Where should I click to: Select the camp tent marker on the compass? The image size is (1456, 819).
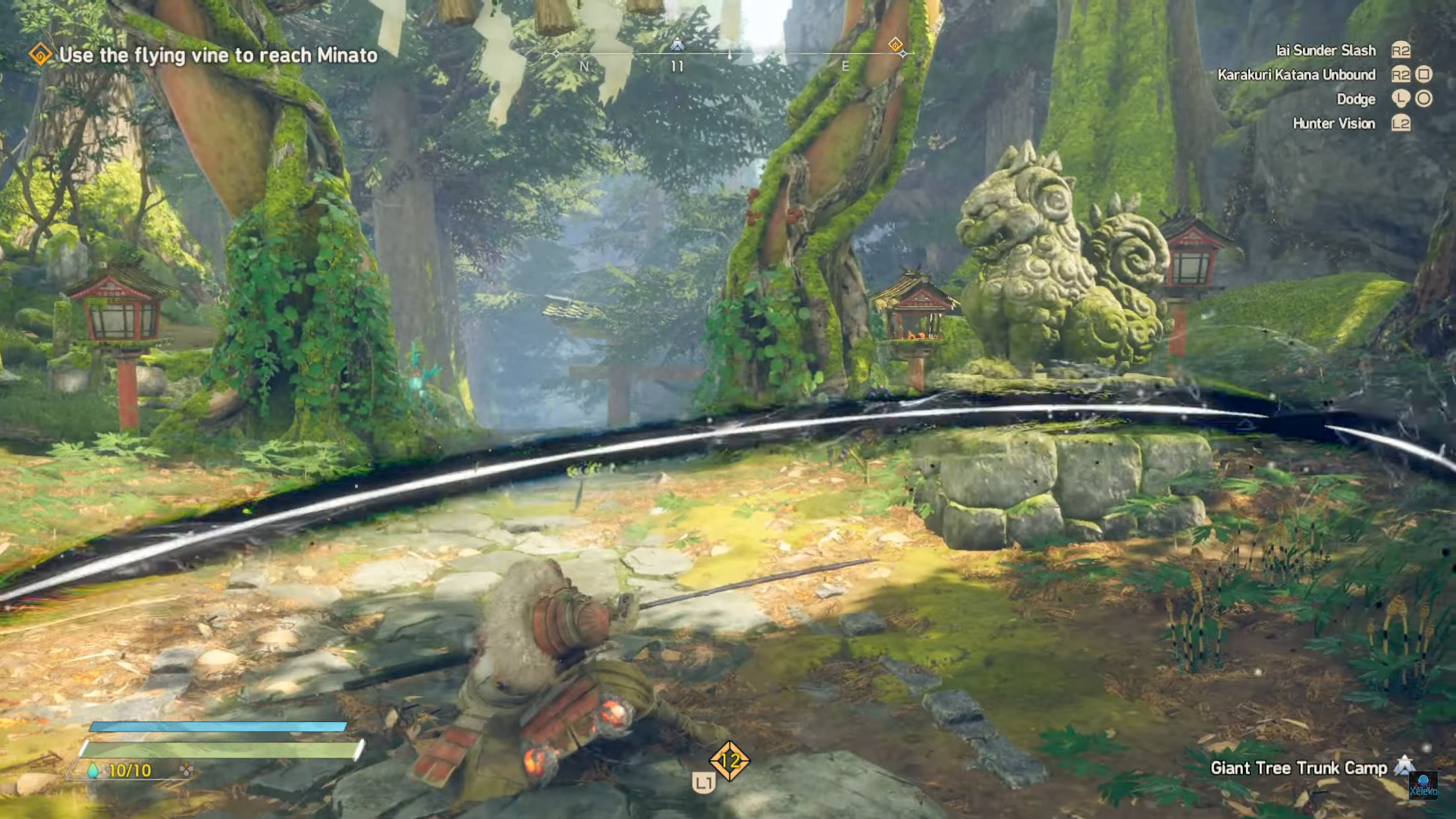[x=677, y=45]
